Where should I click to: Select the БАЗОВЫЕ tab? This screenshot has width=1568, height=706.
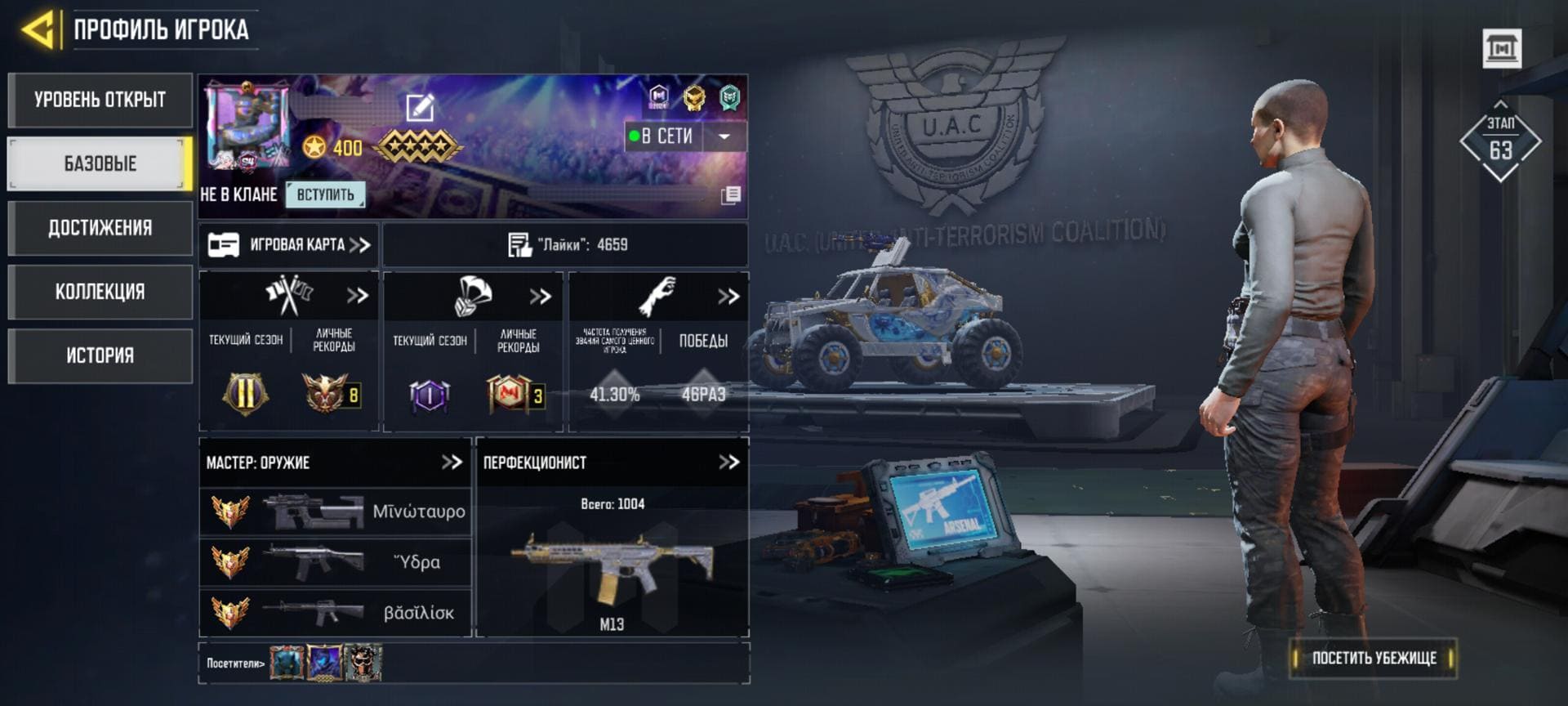[100, 164]
